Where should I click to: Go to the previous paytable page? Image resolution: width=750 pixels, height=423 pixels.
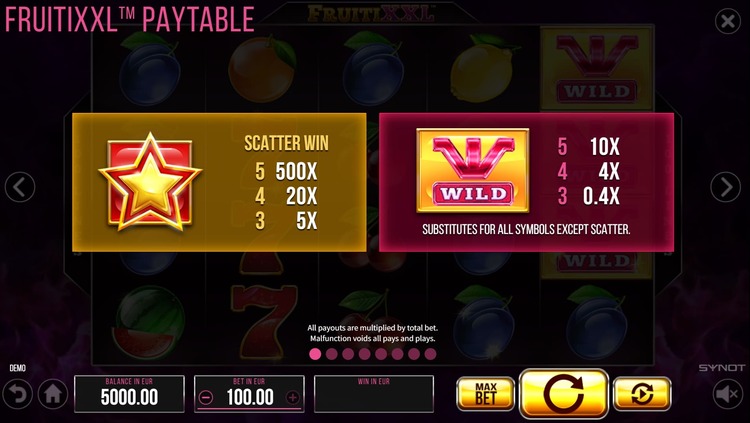coord(21,186)
